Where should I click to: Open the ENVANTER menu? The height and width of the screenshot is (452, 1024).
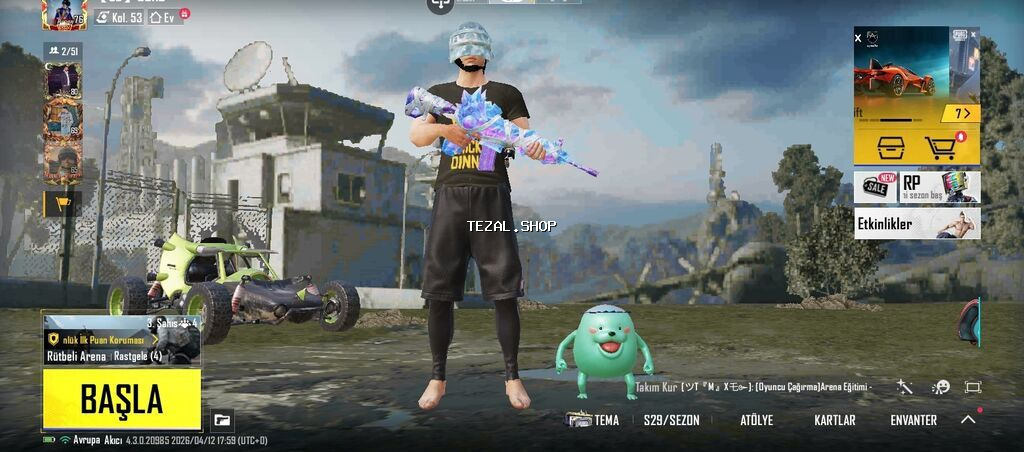coord(913,421)
